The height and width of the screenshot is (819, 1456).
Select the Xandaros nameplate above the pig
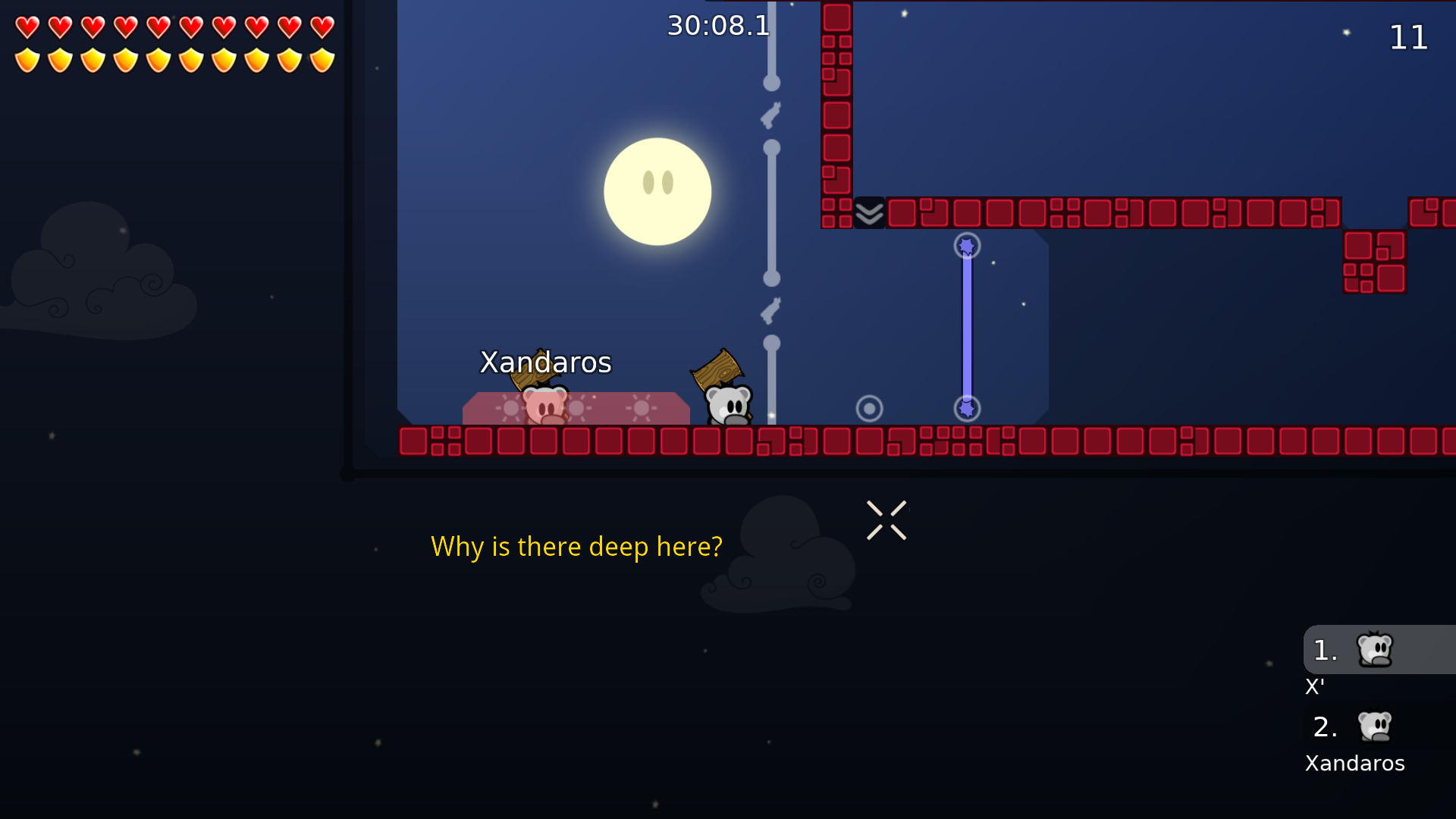click(x=545, y=362)
